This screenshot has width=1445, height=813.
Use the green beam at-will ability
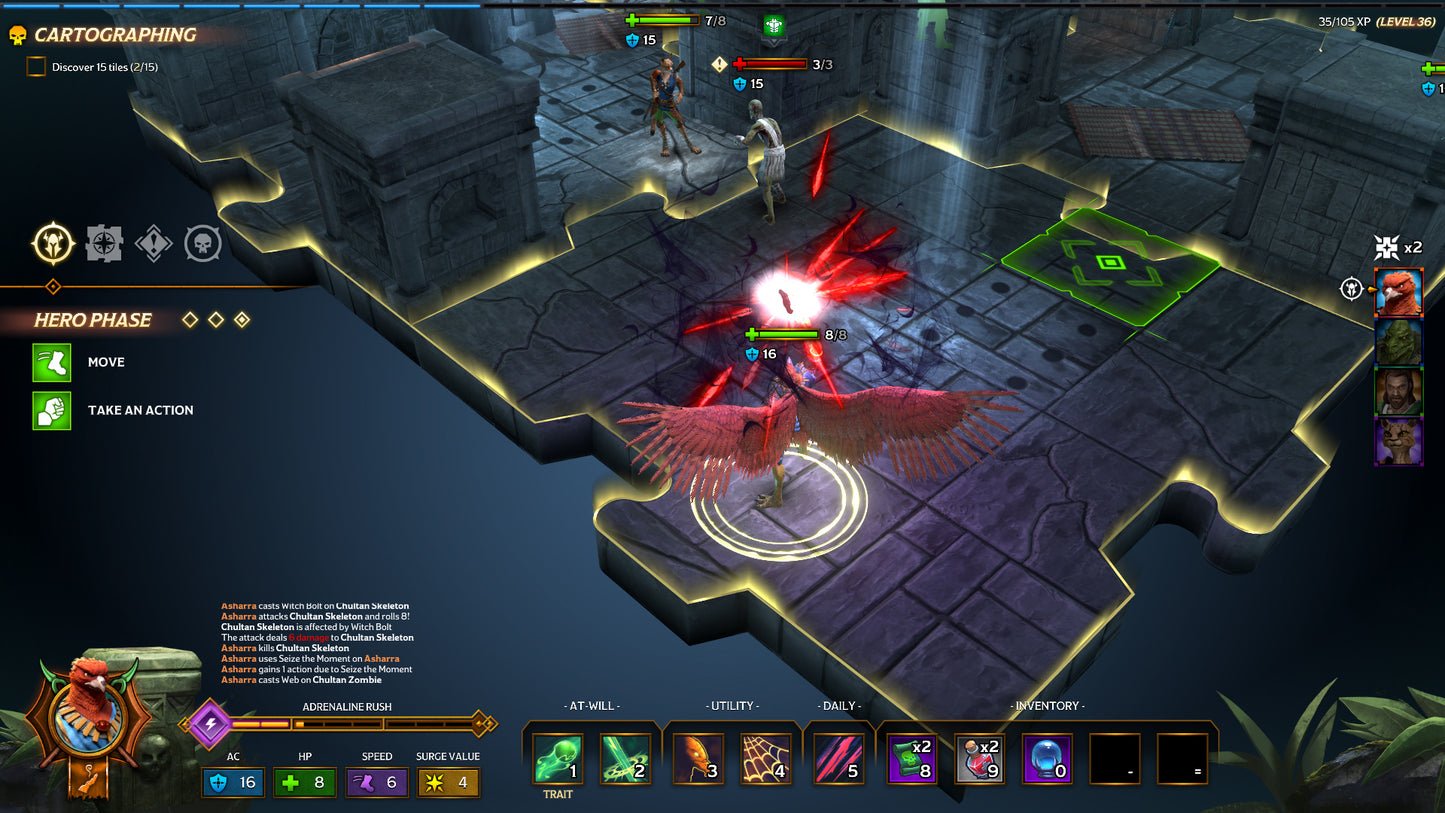pos(625,758)
